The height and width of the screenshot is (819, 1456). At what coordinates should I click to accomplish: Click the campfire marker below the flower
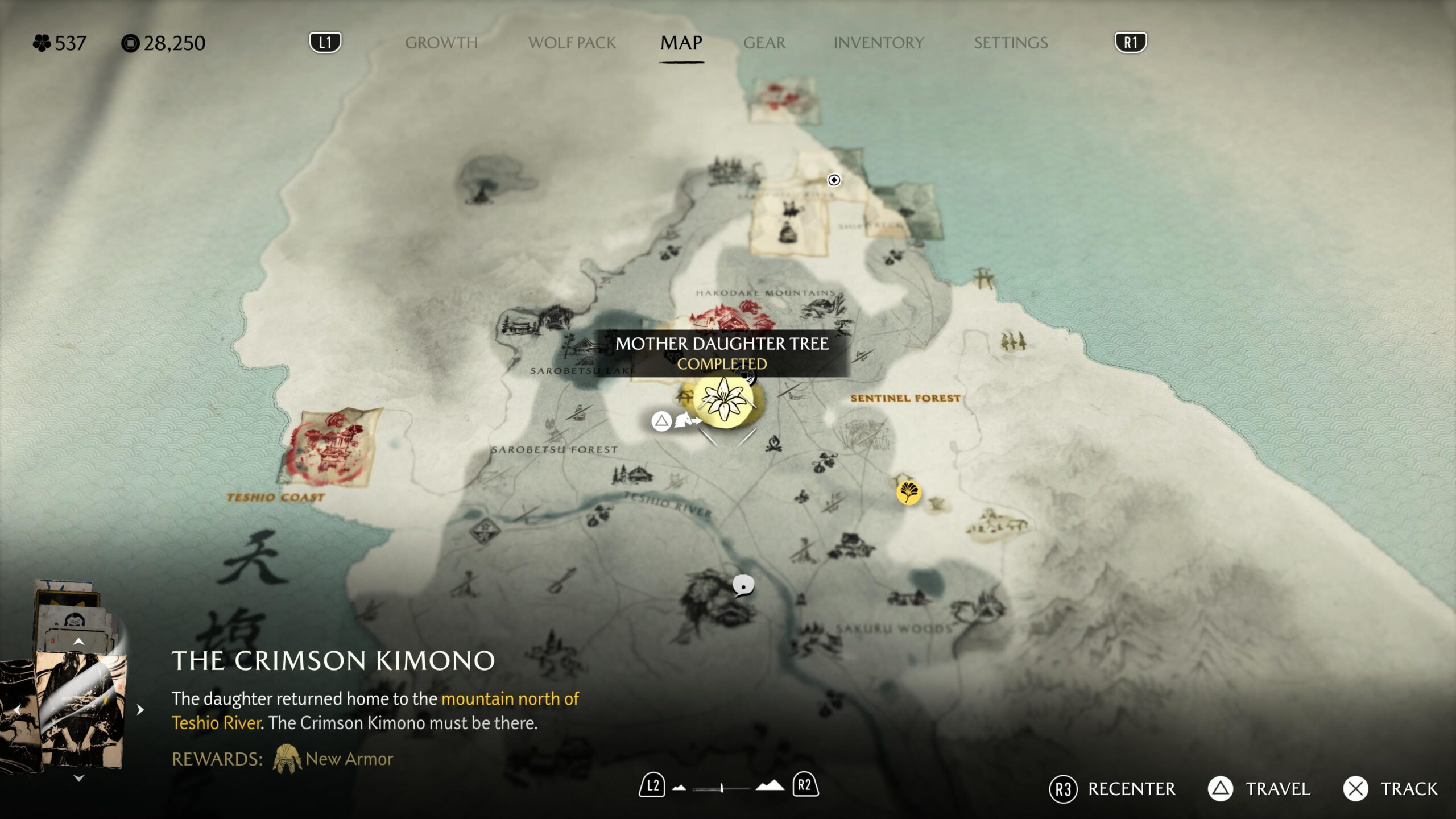coord(773,443)
